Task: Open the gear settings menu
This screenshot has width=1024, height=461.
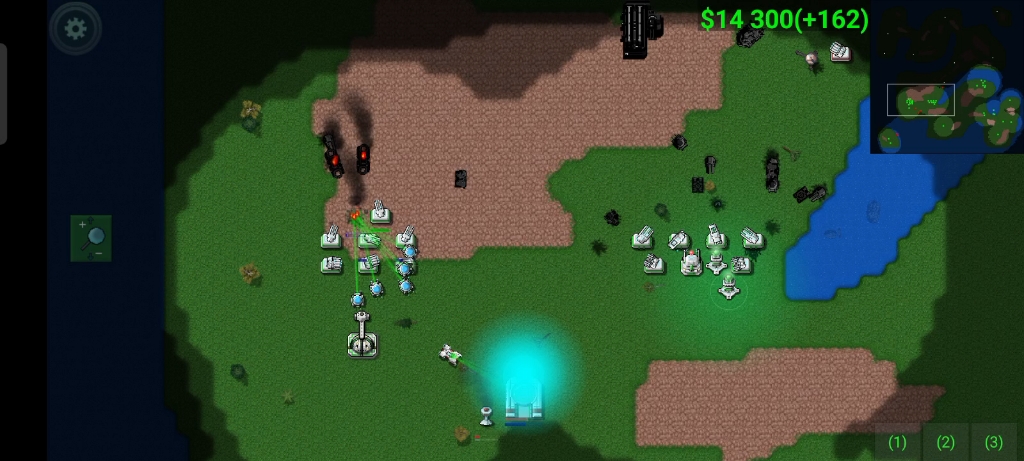Action: 75,28
